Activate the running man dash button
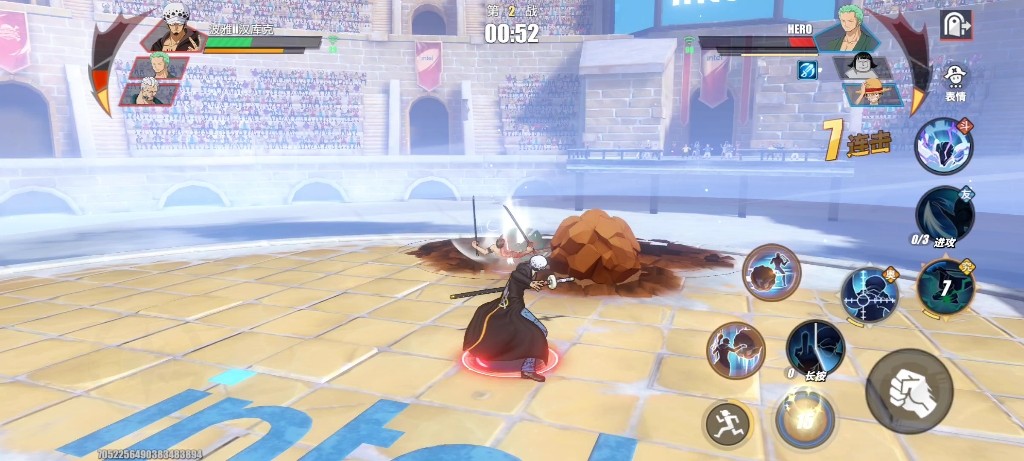Viewport: 1024px width, 461px height. coord(726,424)
